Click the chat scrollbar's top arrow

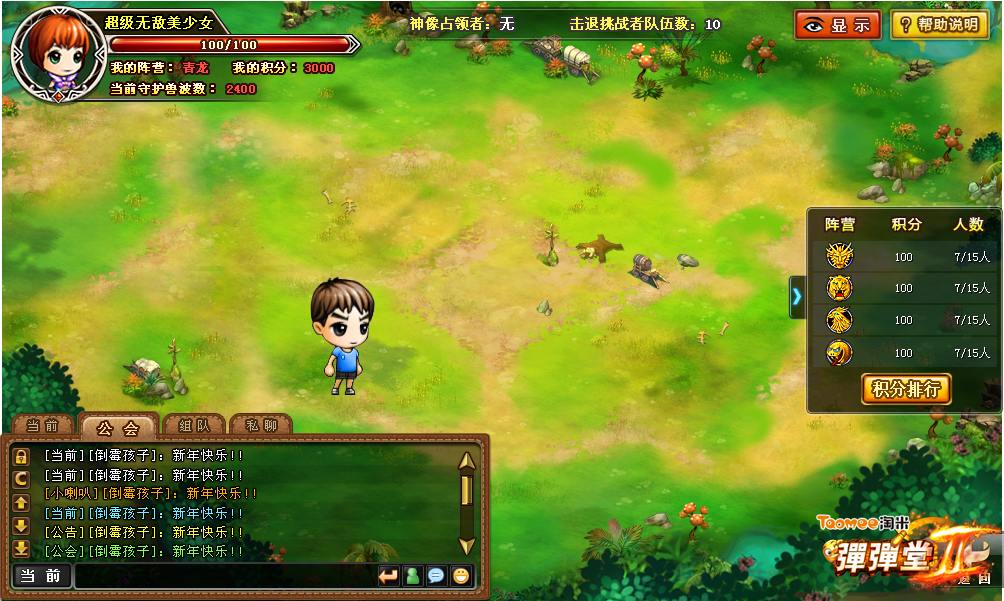pyautogui.click(x=466, y=461)
